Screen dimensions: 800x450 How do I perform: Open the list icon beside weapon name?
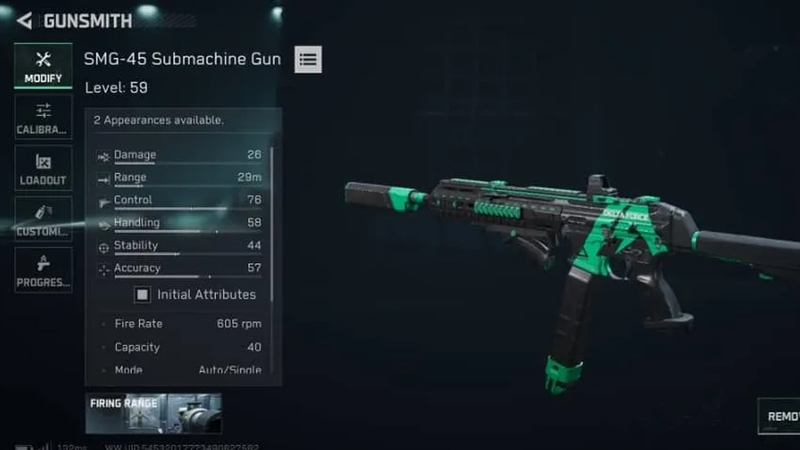click(x=308, y=59)
